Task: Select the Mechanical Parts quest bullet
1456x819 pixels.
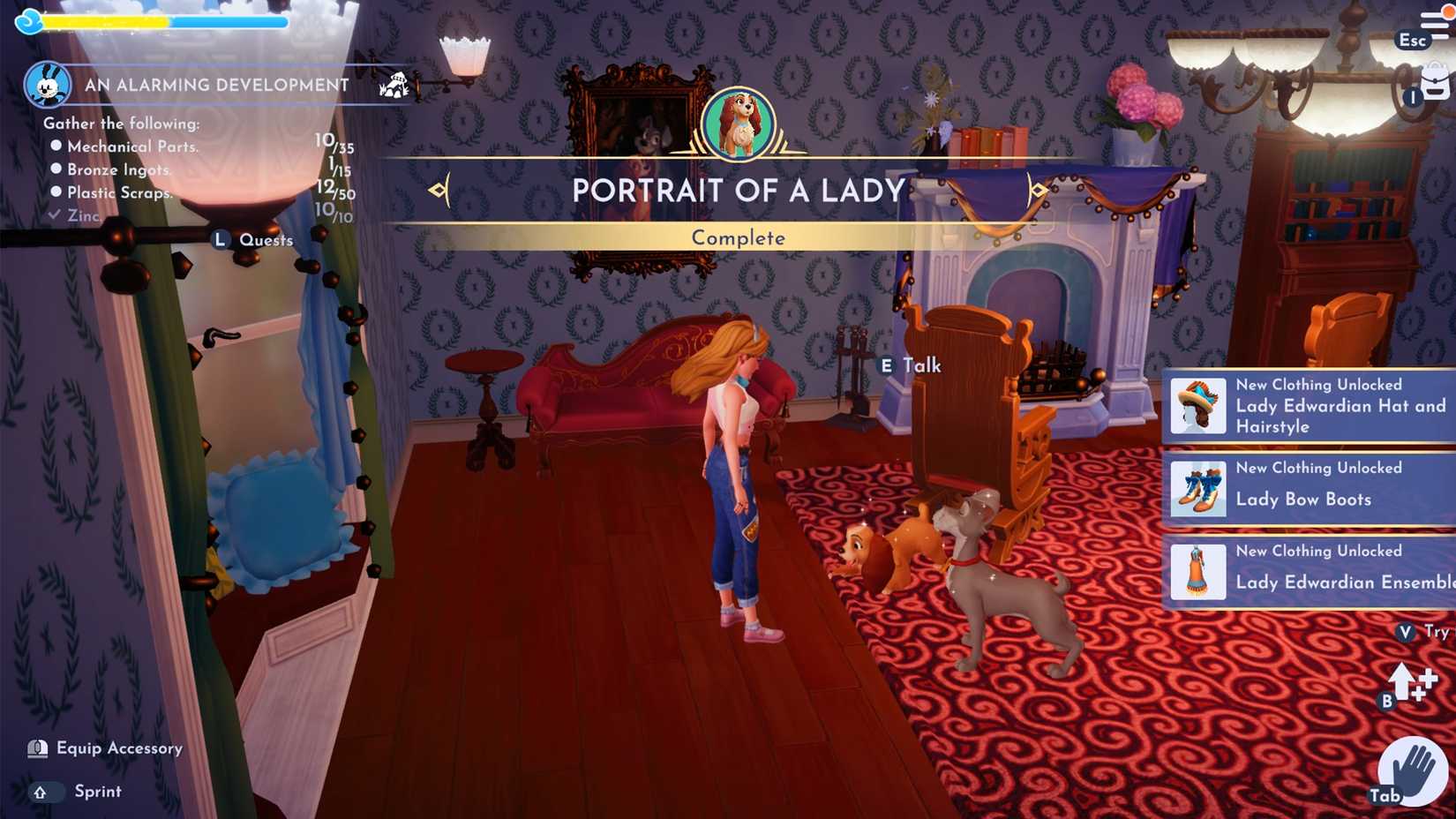Action: 56,147
